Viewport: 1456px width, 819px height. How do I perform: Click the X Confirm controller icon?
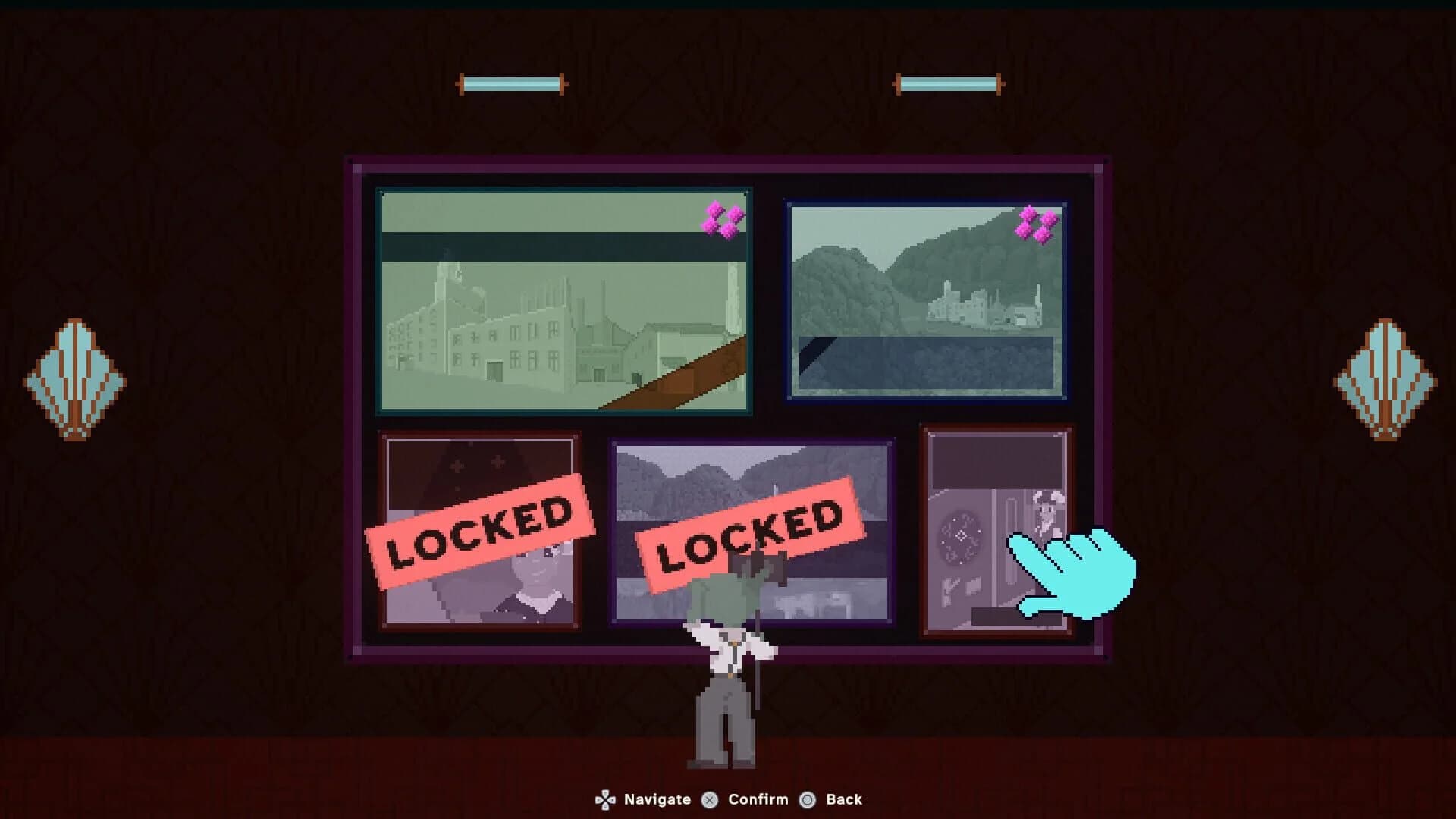708,799
